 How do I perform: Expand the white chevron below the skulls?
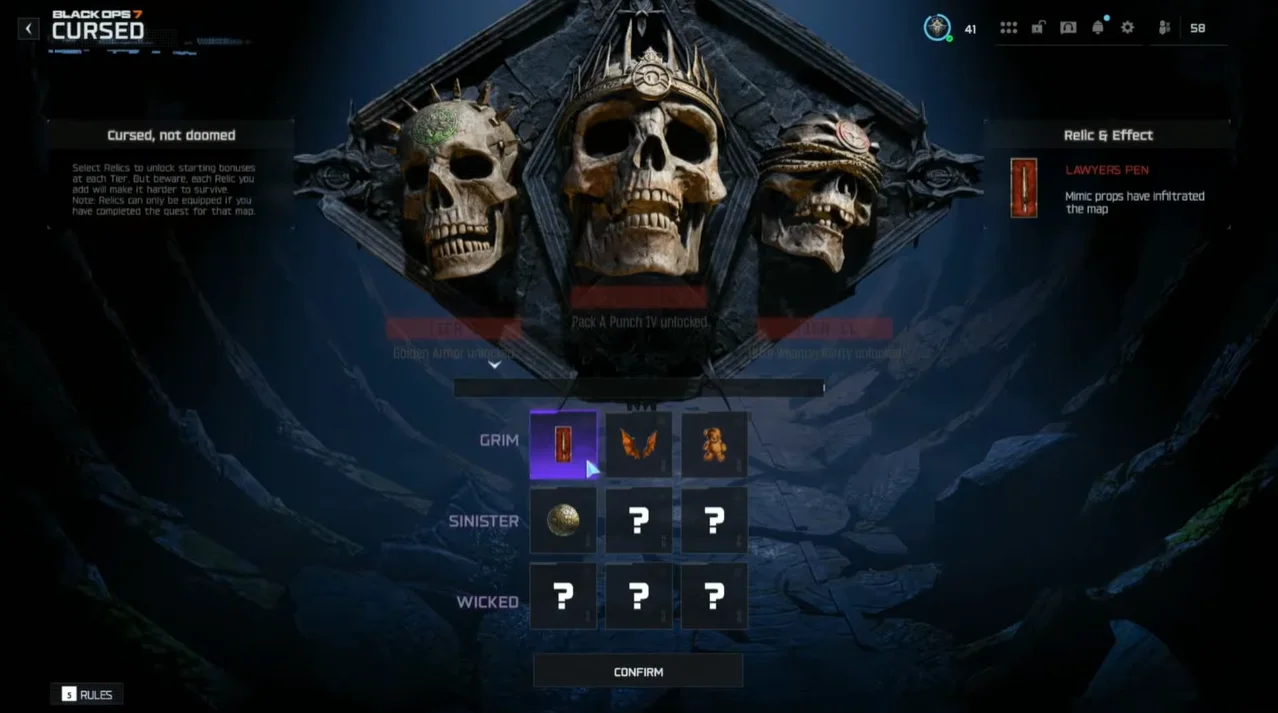click(494, 366)
